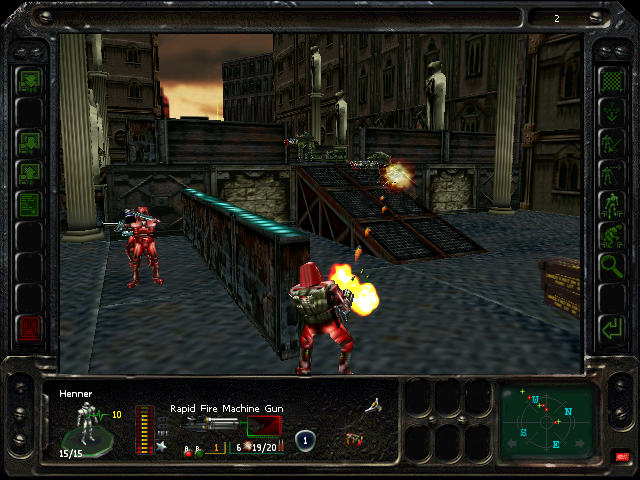Open the green document log button
The image size is (640, 480).
29,205
